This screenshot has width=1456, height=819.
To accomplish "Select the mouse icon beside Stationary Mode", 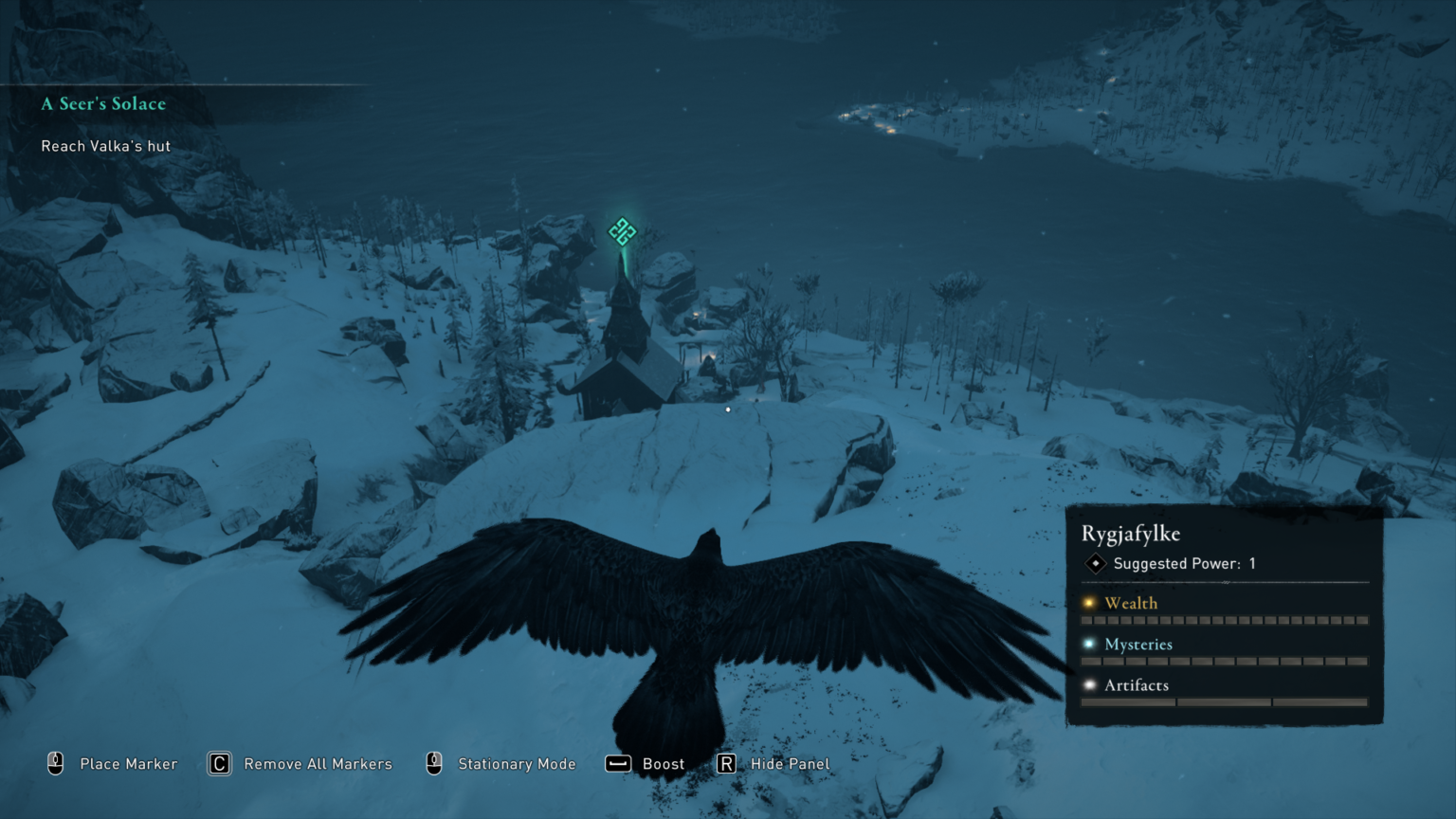I will pos(433,763).
